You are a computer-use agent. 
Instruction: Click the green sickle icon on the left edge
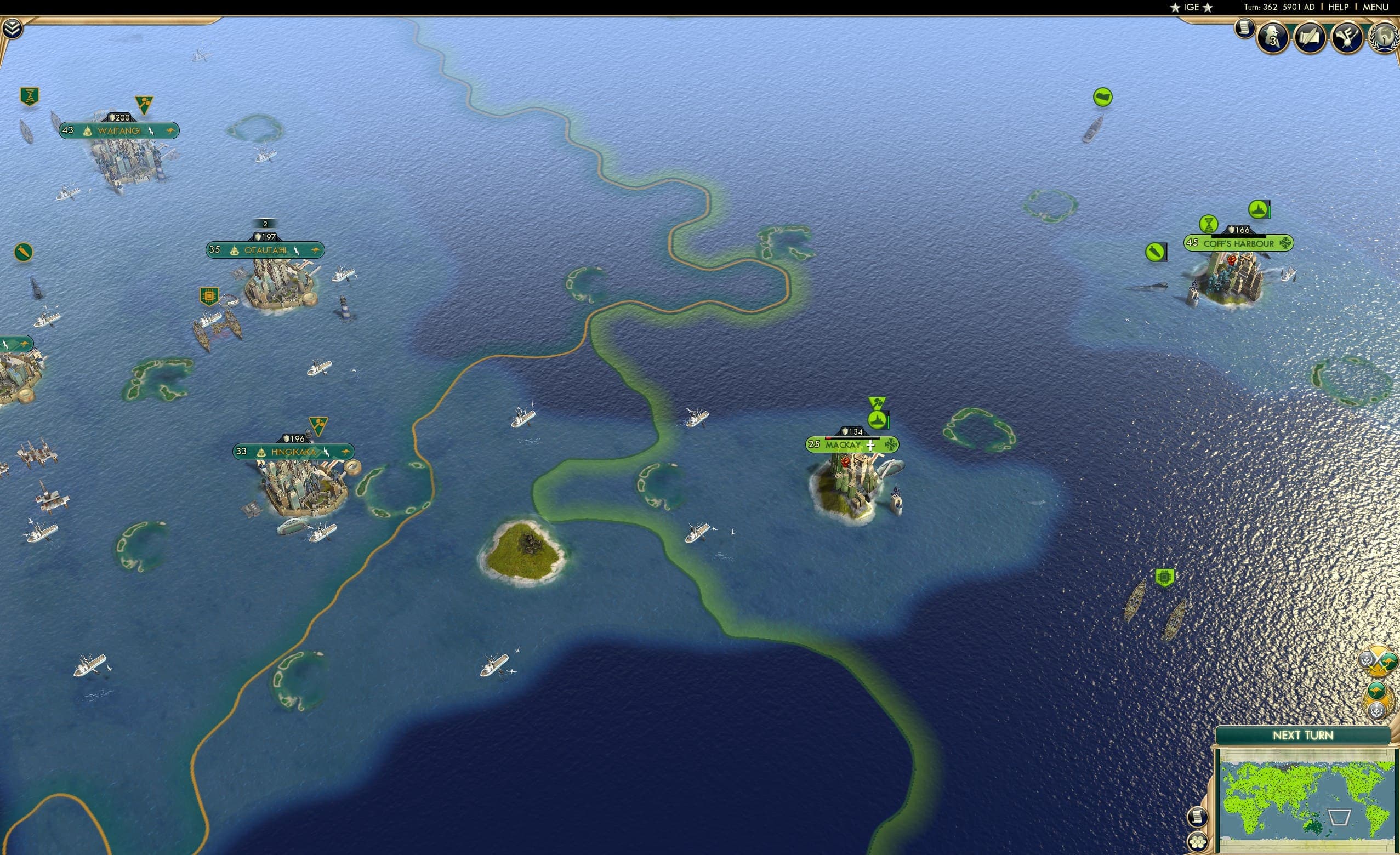pos(25,252)
